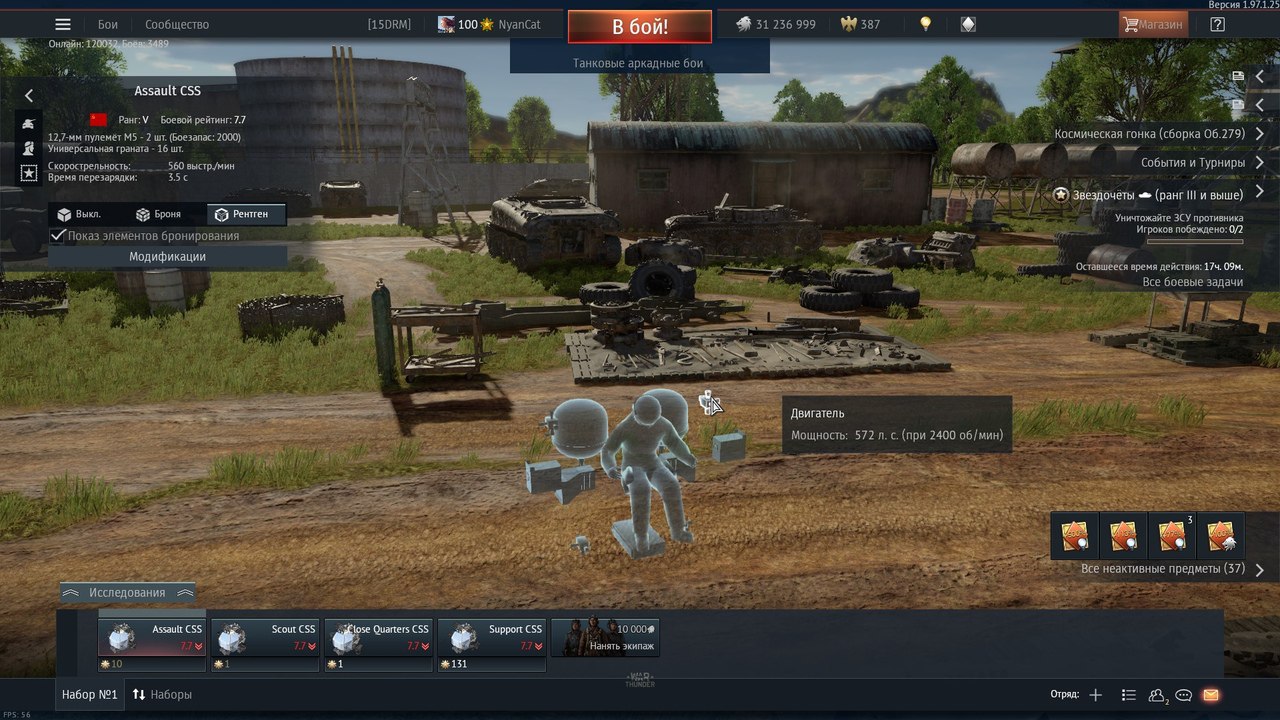Open the help question mark button
The height and width of the screenshot is (720, 1280).
[1217, 24]
